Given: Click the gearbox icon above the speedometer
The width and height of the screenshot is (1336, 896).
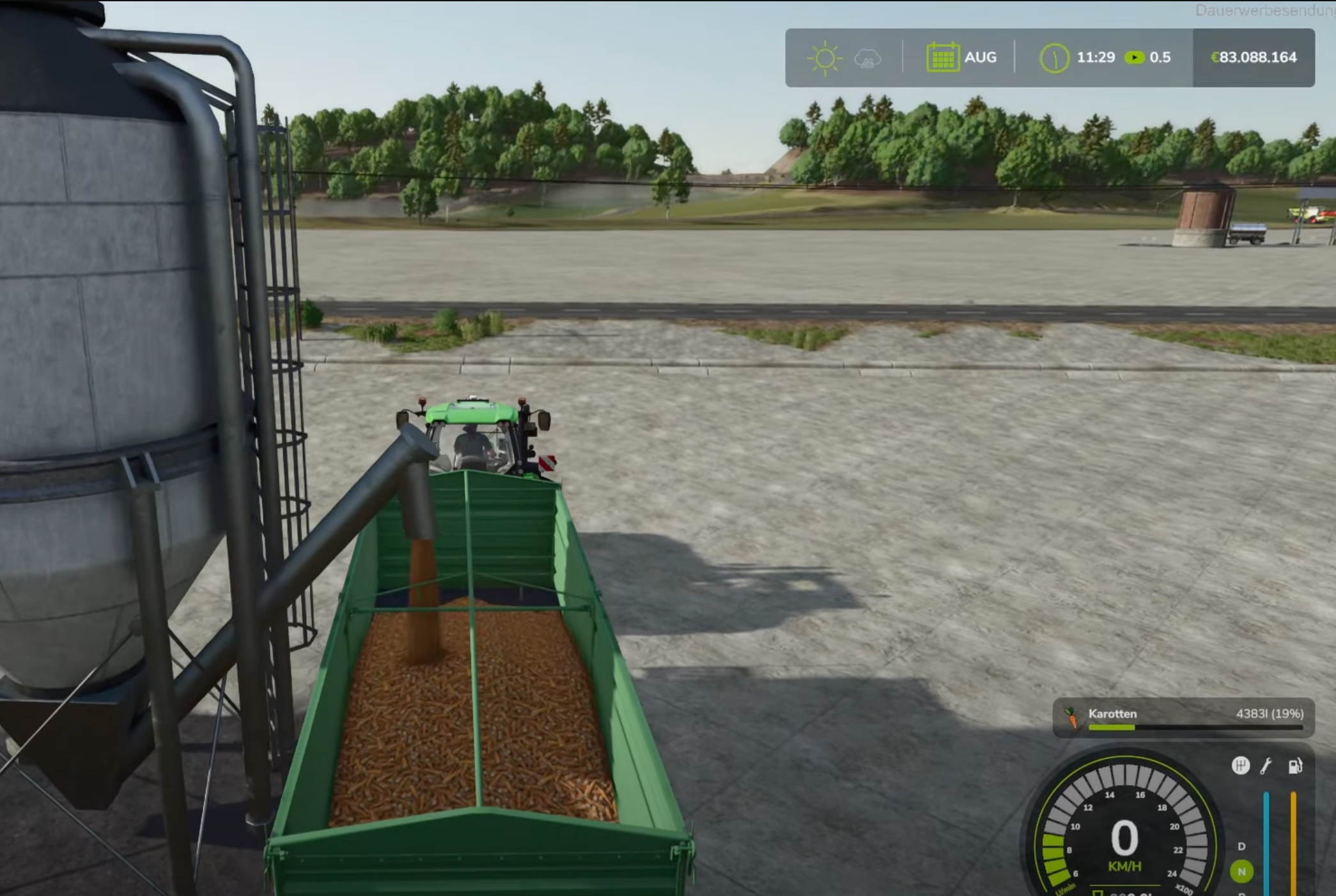Looking at the screenshot, I should click(1240, 766).
